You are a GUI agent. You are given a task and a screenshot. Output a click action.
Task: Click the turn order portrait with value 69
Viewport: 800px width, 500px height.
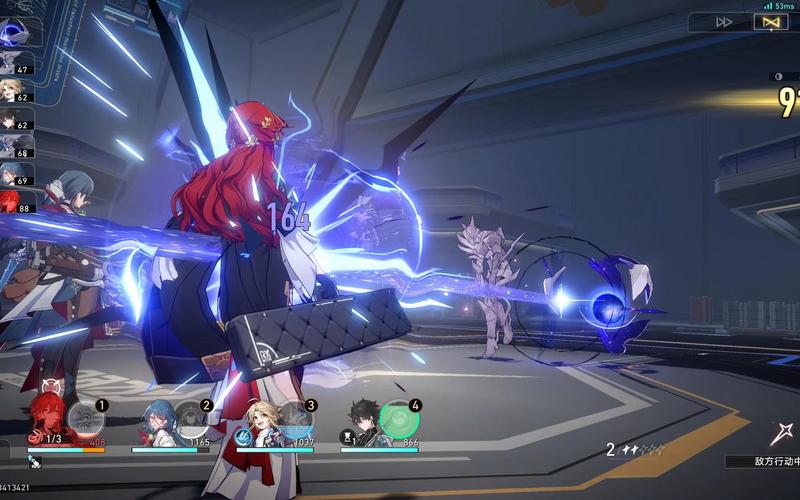click(x=15, y=174)
